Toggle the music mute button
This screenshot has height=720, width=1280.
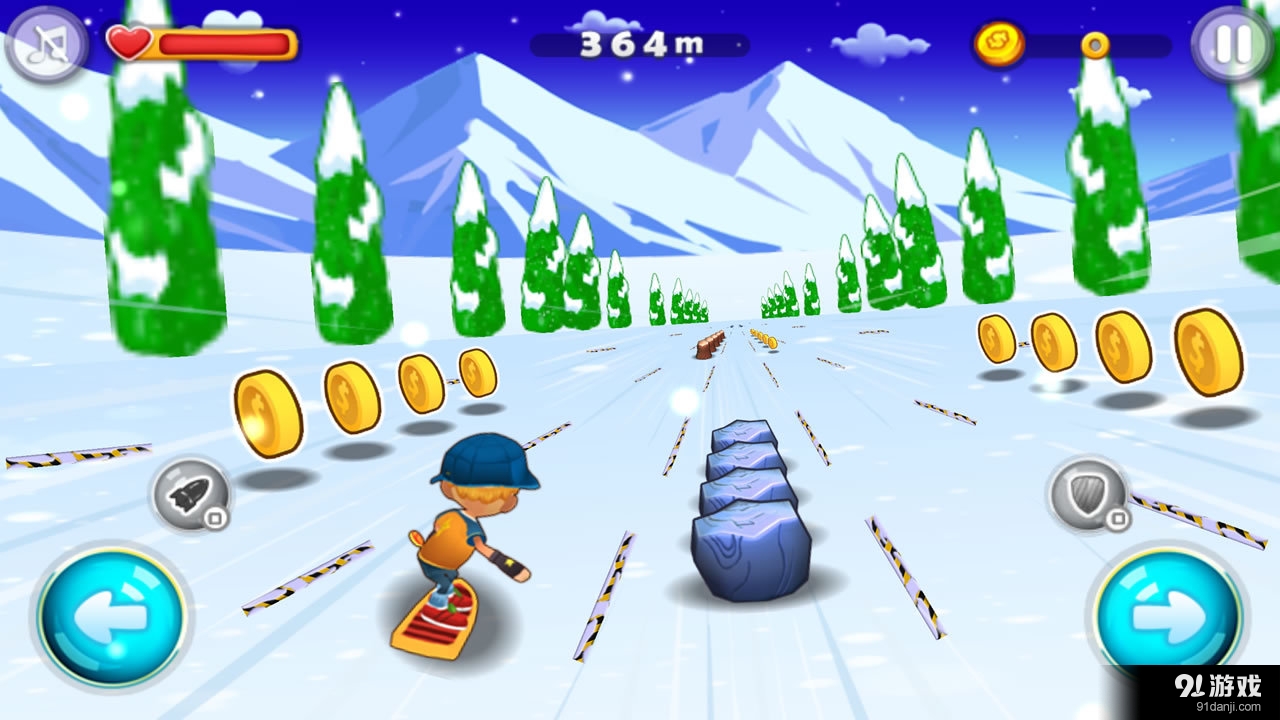tap(47, 45)
